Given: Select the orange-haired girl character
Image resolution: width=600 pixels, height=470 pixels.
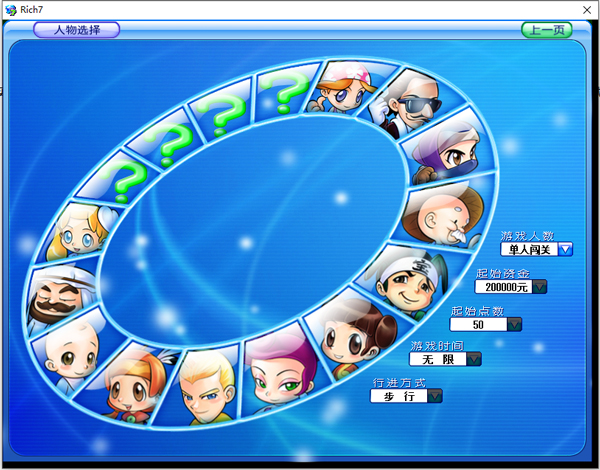Looking at the screenshot, I should 128,378.
